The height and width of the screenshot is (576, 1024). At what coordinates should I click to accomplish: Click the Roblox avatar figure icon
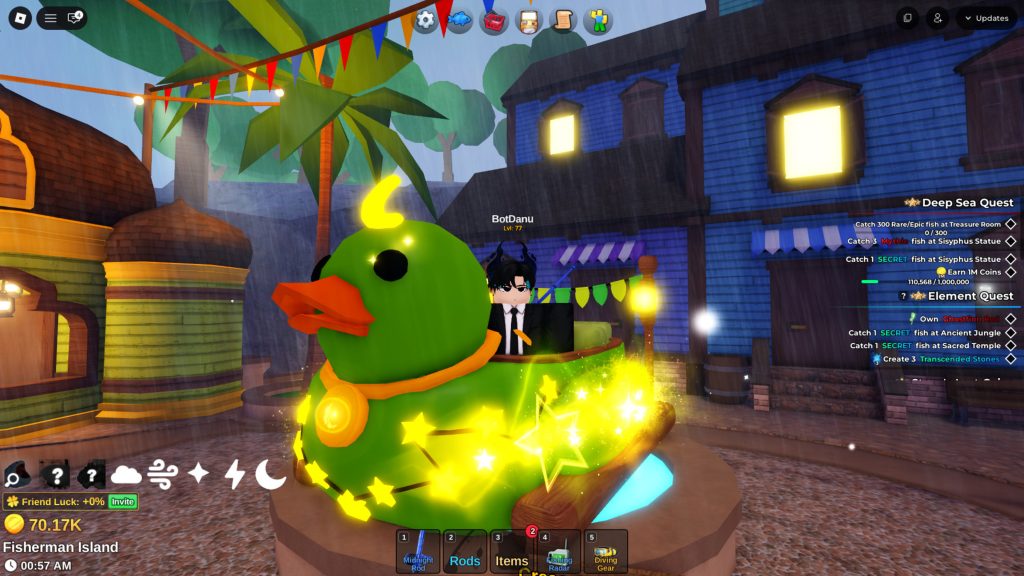(598, 20)
